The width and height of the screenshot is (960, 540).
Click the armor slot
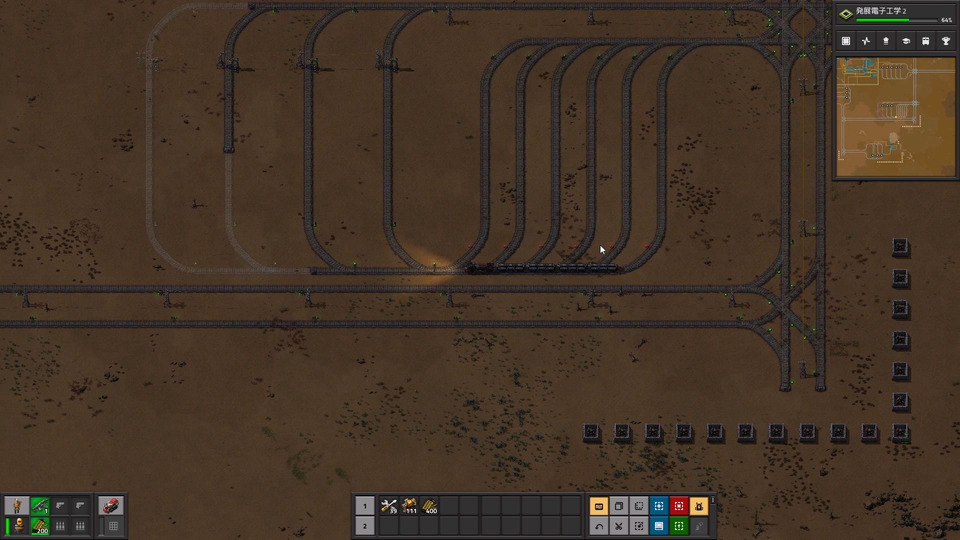18,526
